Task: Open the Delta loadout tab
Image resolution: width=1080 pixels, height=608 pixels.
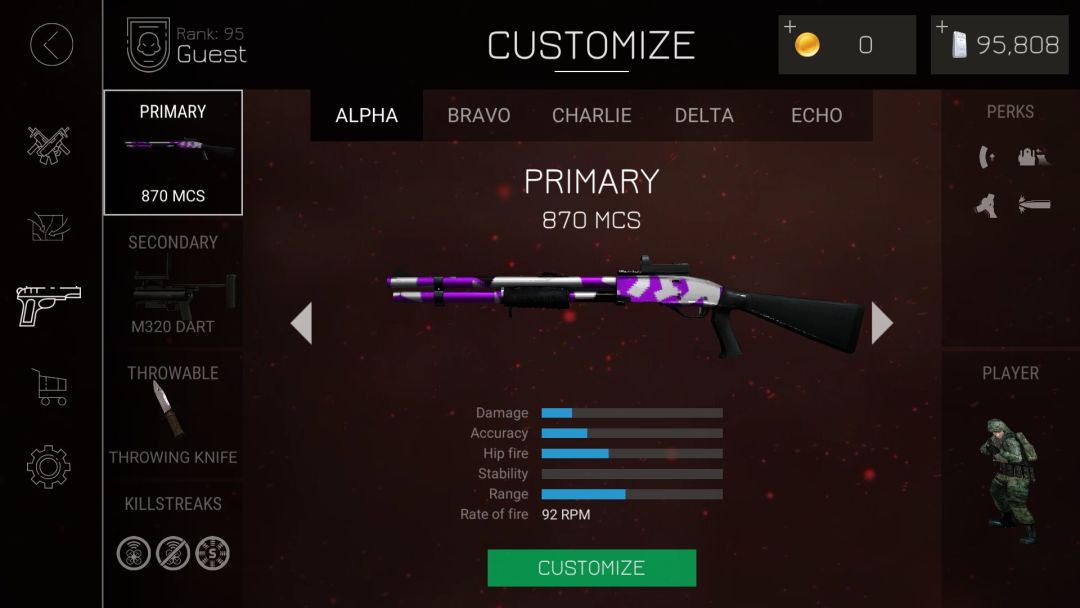Action: tap(704, 115)
